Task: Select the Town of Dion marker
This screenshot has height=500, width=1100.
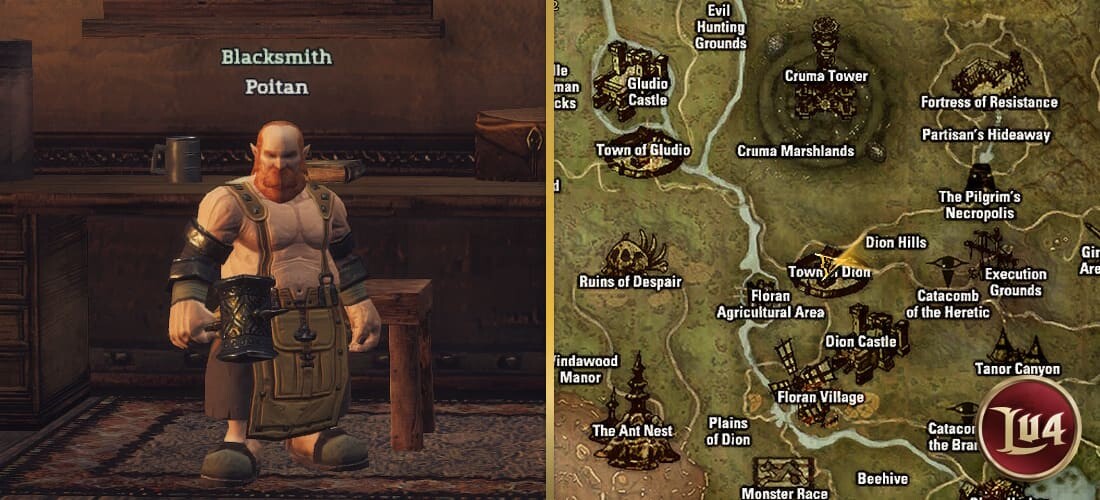Action: [x=829, y=272]
